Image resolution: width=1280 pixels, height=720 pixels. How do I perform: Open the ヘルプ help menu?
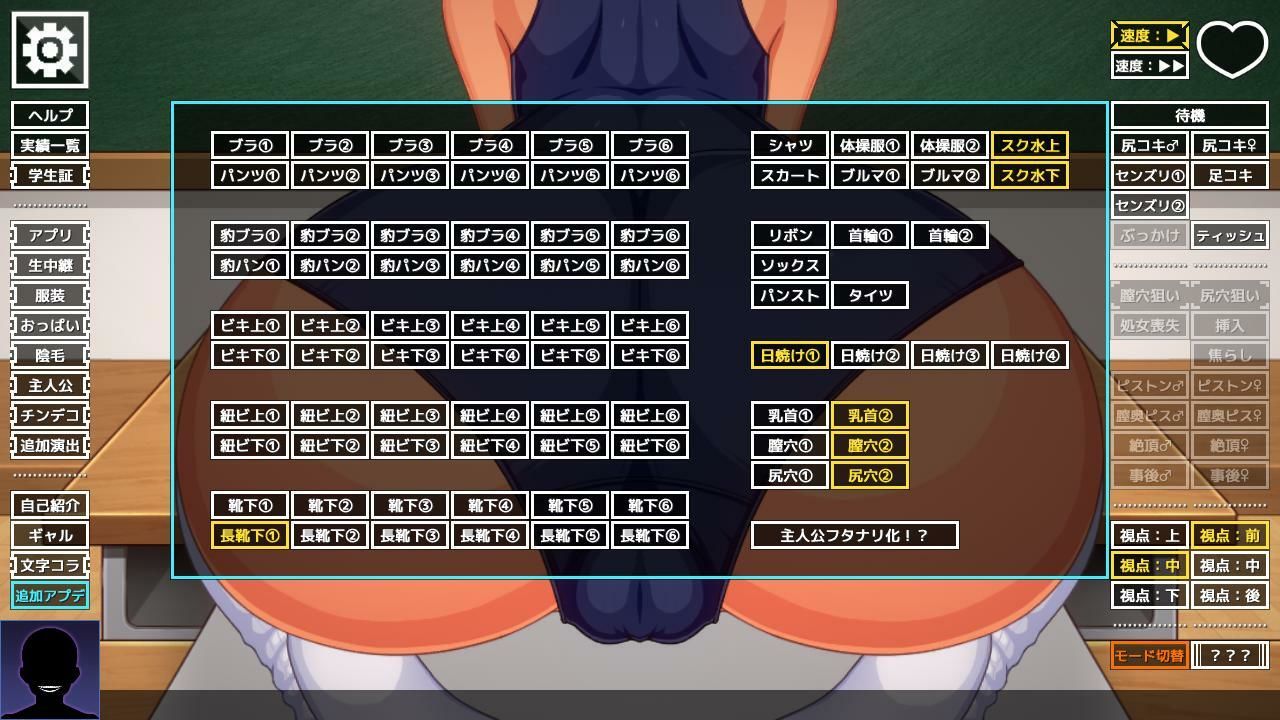pyautogui.click(x=50, y=115)
